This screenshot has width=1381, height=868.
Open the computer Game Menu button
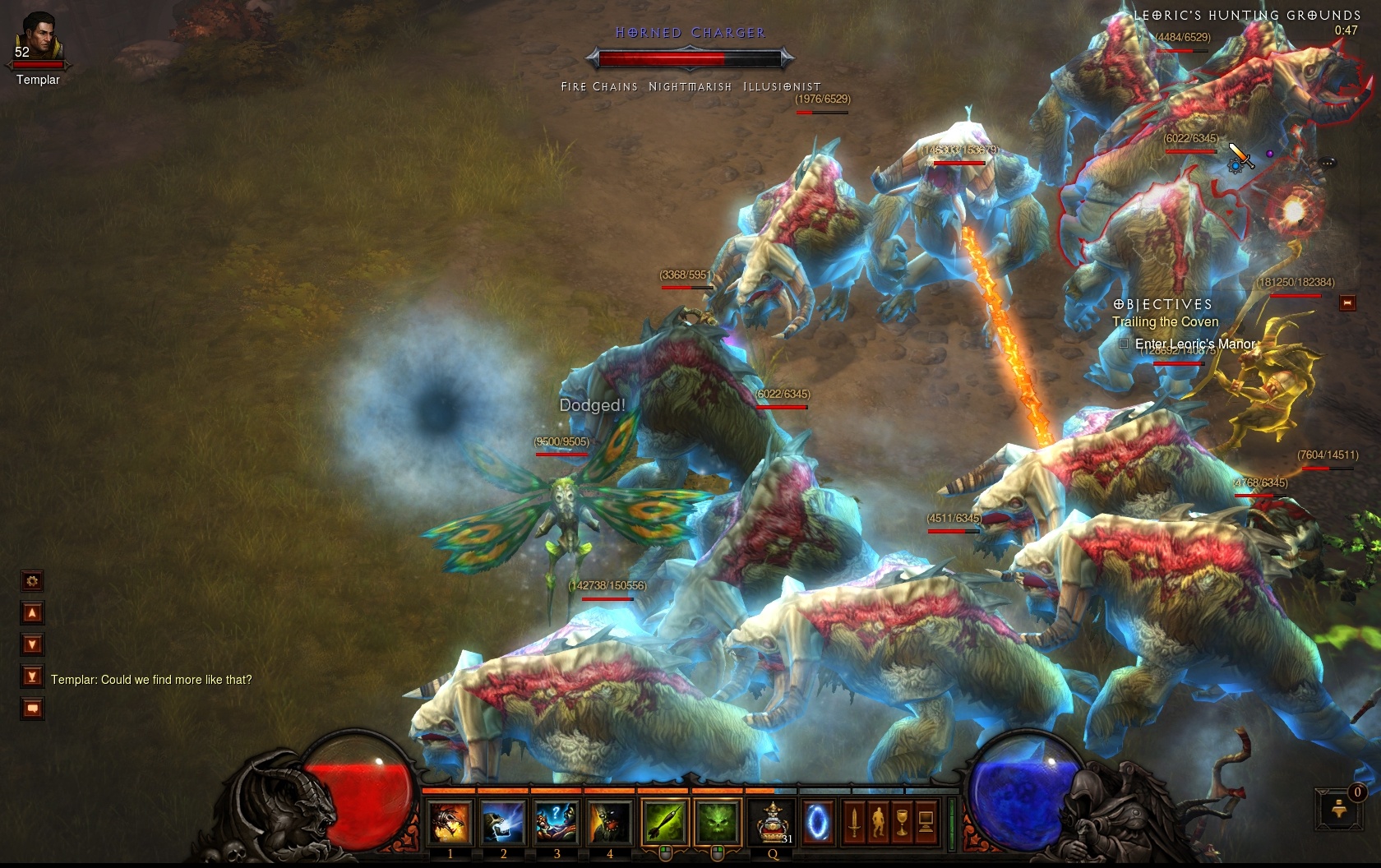926,822
